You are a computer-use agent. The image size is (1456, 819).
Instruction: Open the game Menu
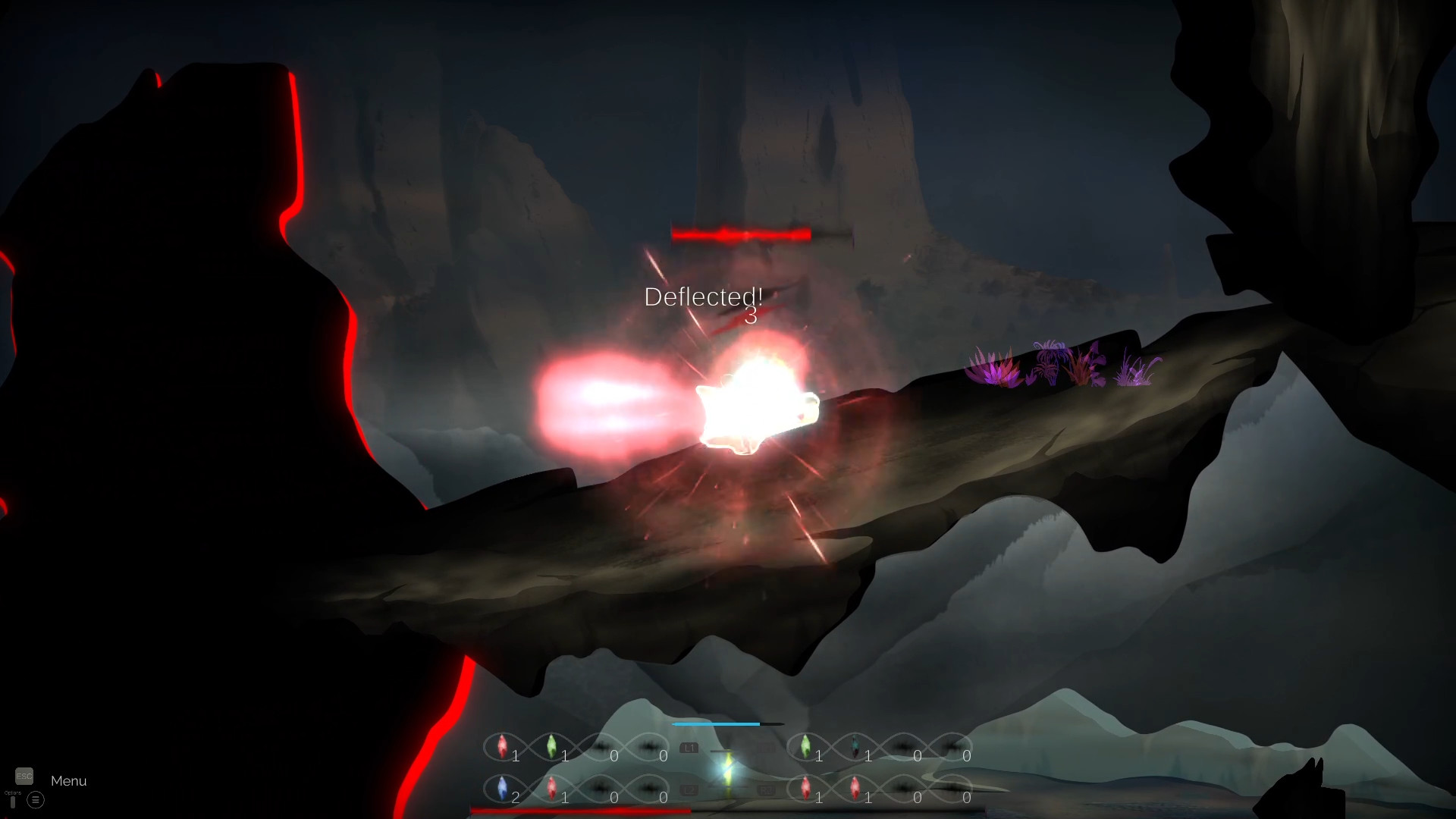coord(69,780)
